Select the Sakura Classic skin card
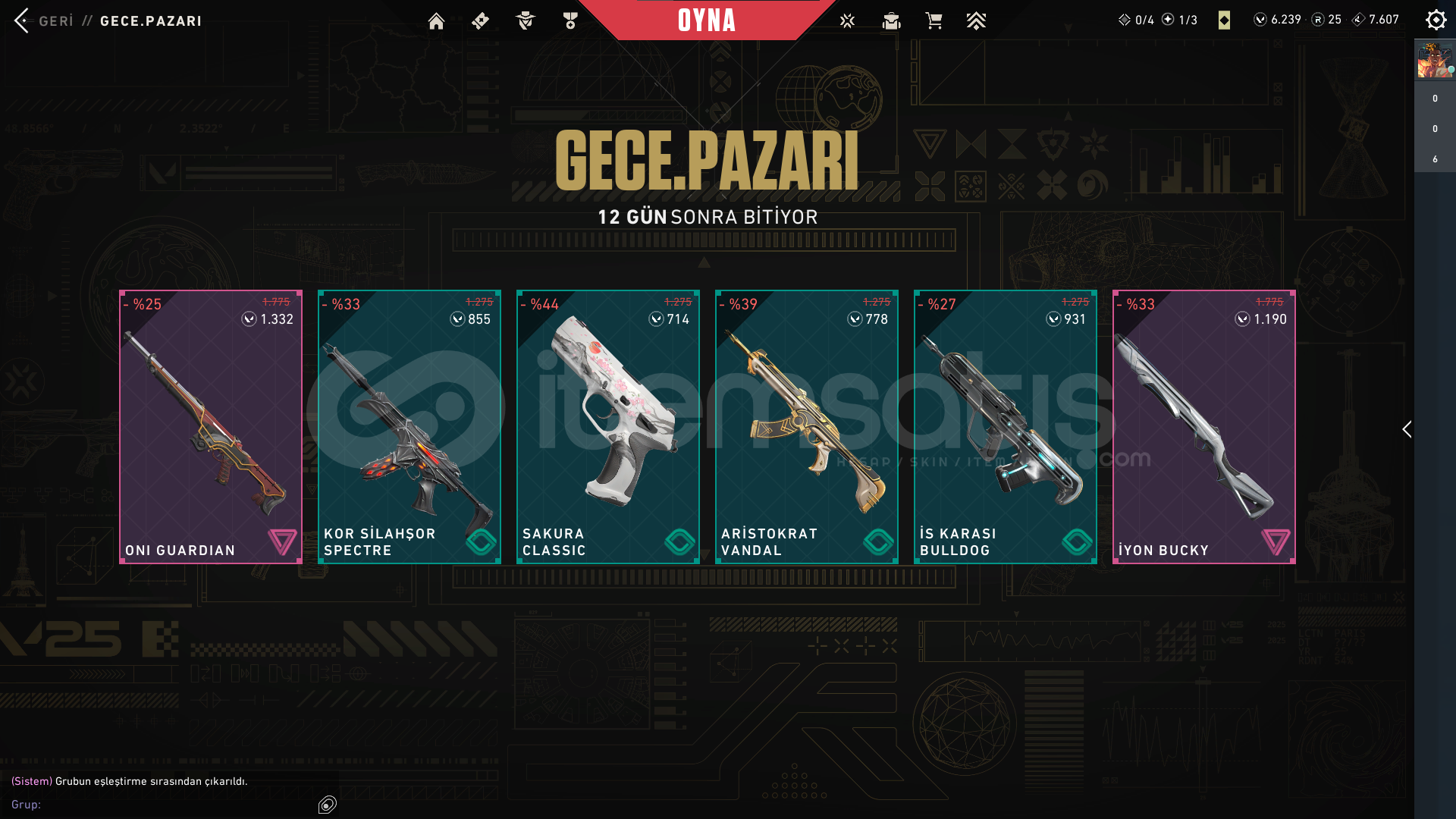The image size is (1456, 819). 608,426
